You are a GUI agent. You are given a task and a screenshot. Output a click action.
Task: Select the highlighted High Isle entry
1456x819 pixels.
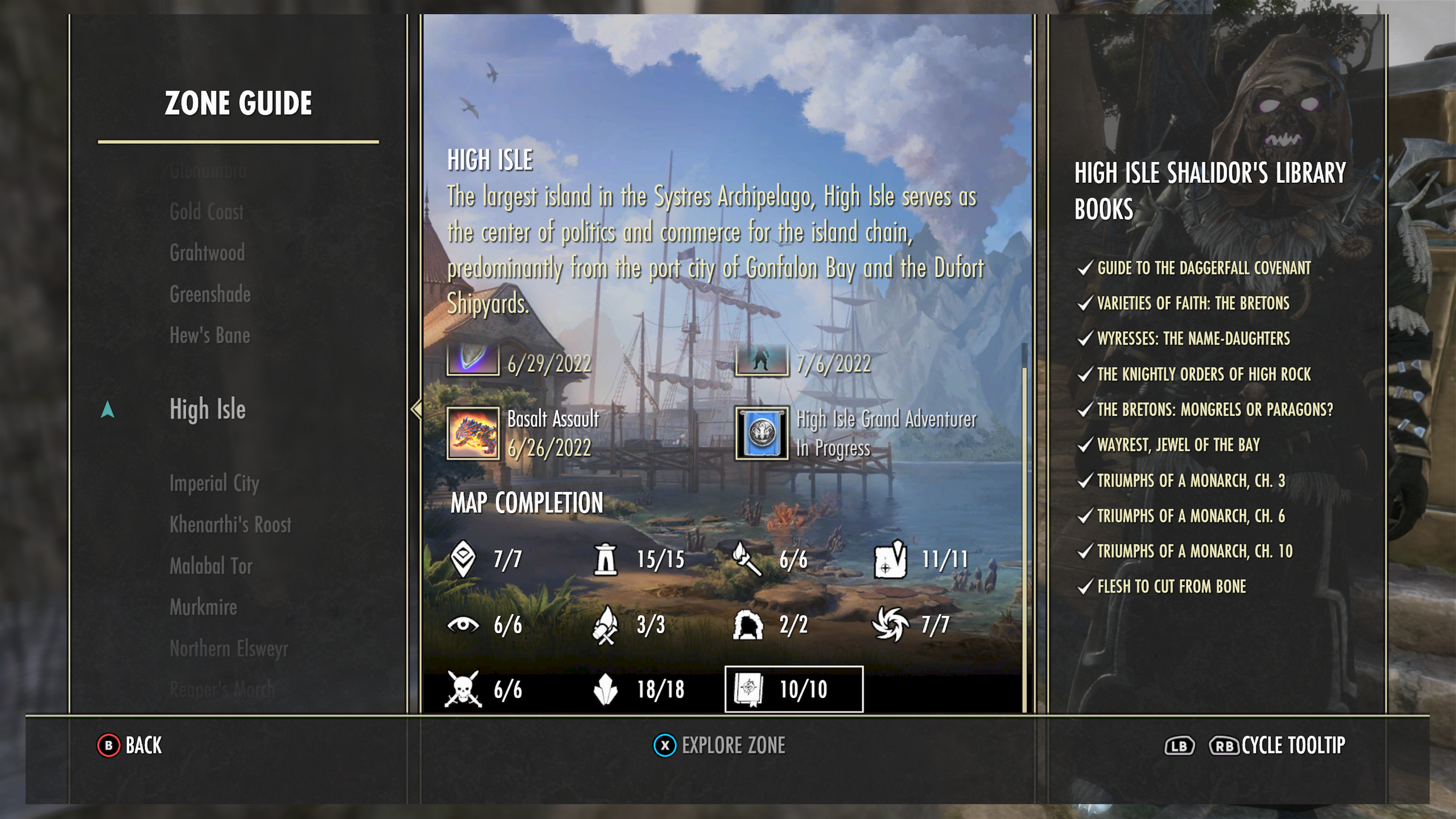(x=207, y=409)
